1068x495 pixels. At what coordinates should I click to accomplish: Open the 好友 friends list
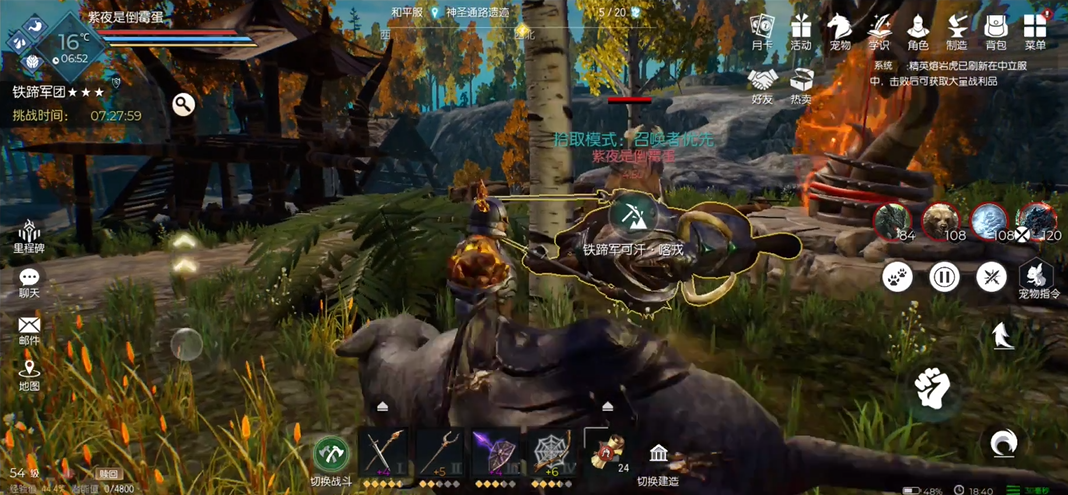coord(763,84)
